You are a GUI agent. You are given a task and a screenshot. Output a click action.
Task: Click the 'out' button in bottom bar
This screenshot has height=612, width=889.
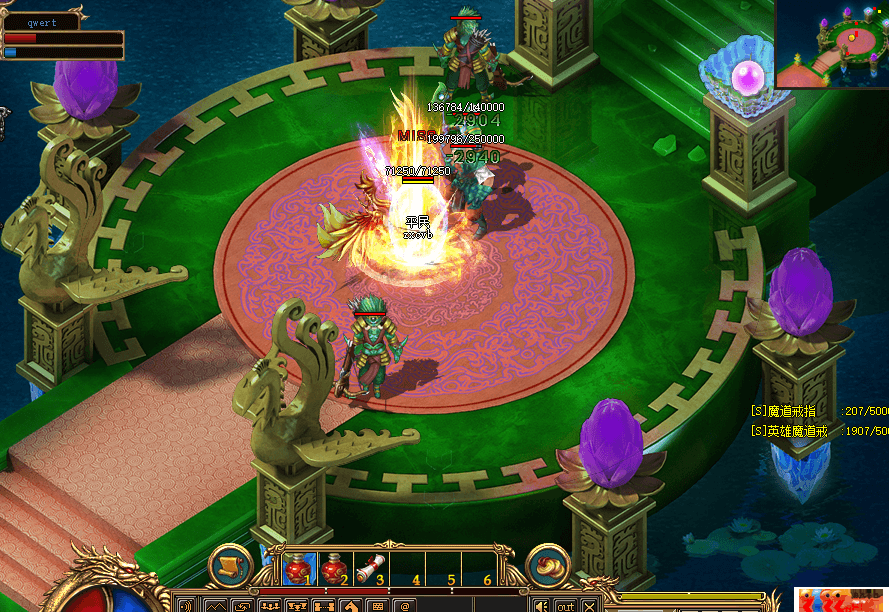tap(566, 605)
